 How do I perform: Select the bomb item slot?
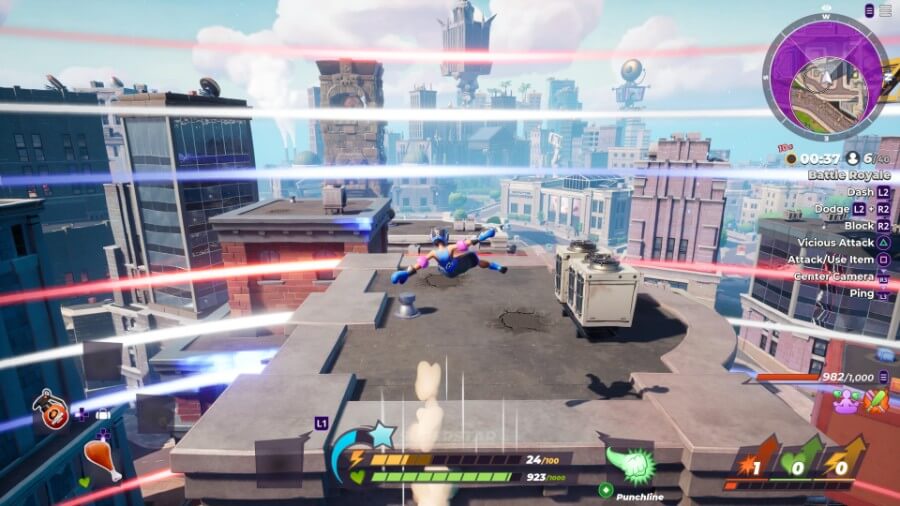[x=50, y=409]
